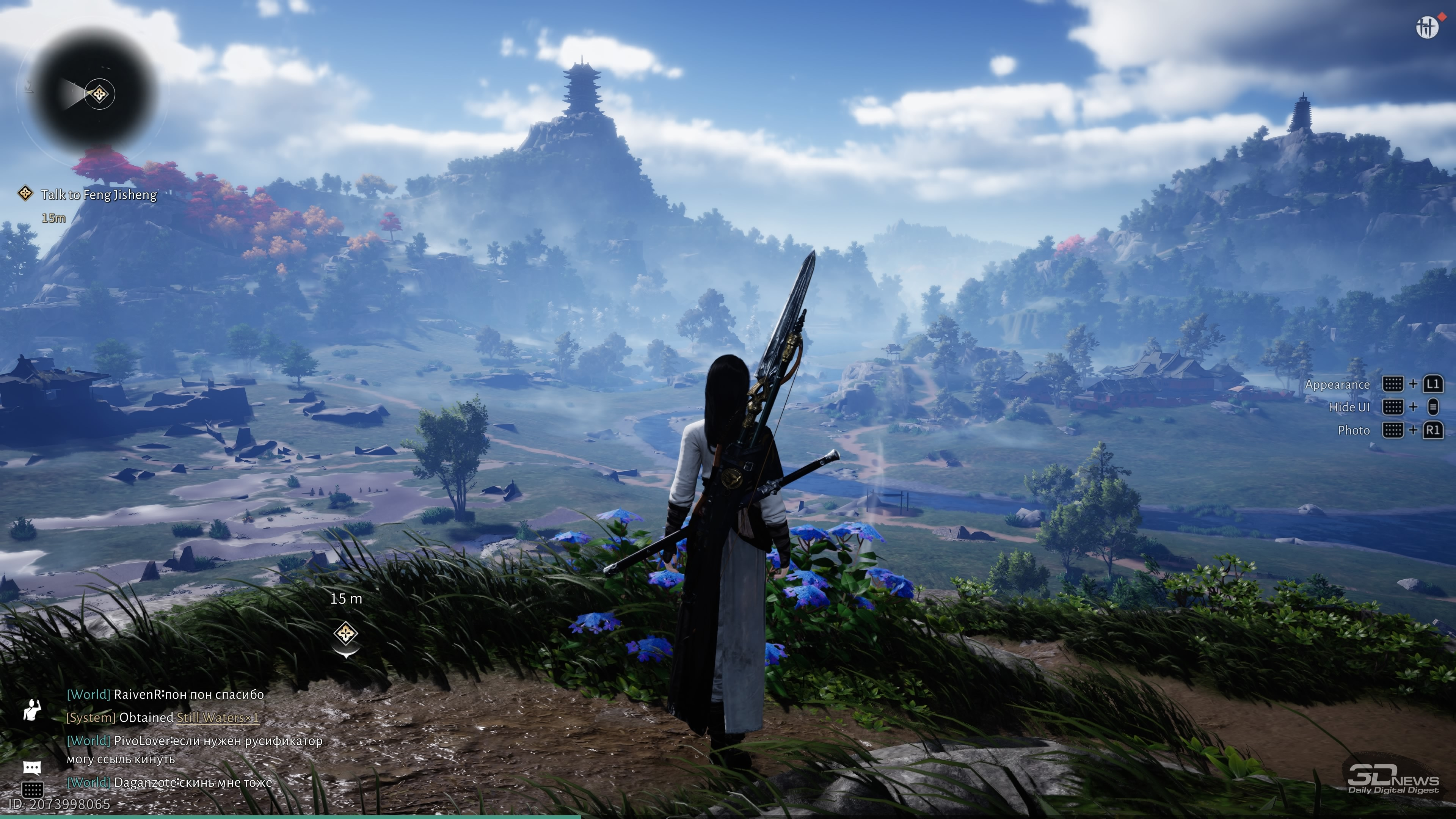Click the Hide UI label
Image resolution: width=1456 pixels, height=819 pixels.
click(x=1349, y=408)
